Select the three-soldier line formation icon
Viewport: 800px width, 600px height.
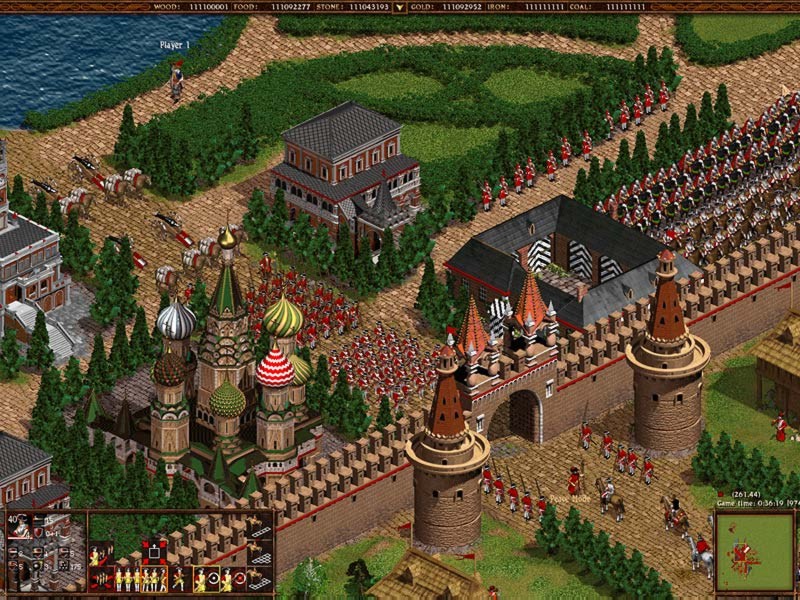point(127,579)
